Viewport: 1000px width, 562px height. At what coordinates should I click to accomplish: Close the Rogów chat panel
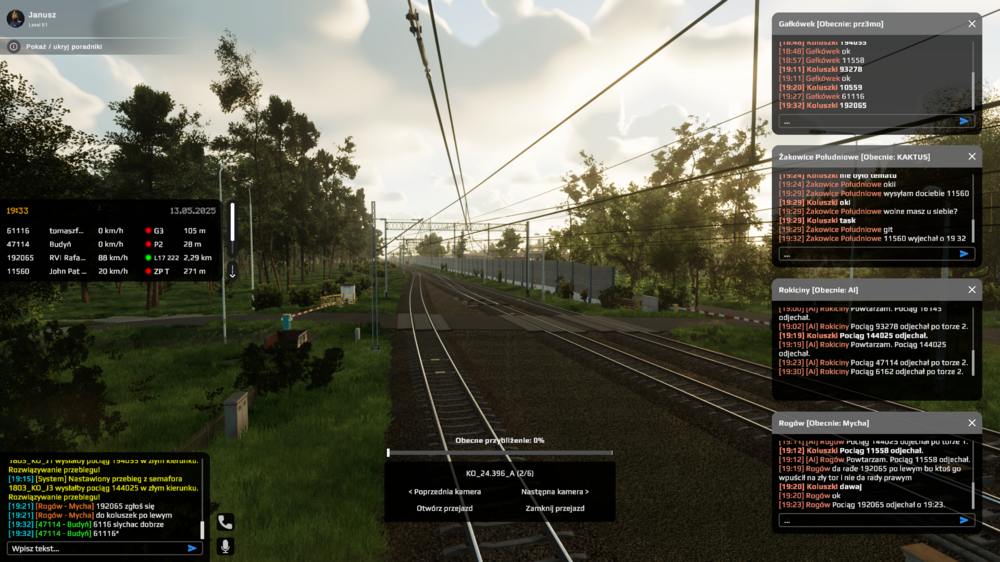point(971,423)
